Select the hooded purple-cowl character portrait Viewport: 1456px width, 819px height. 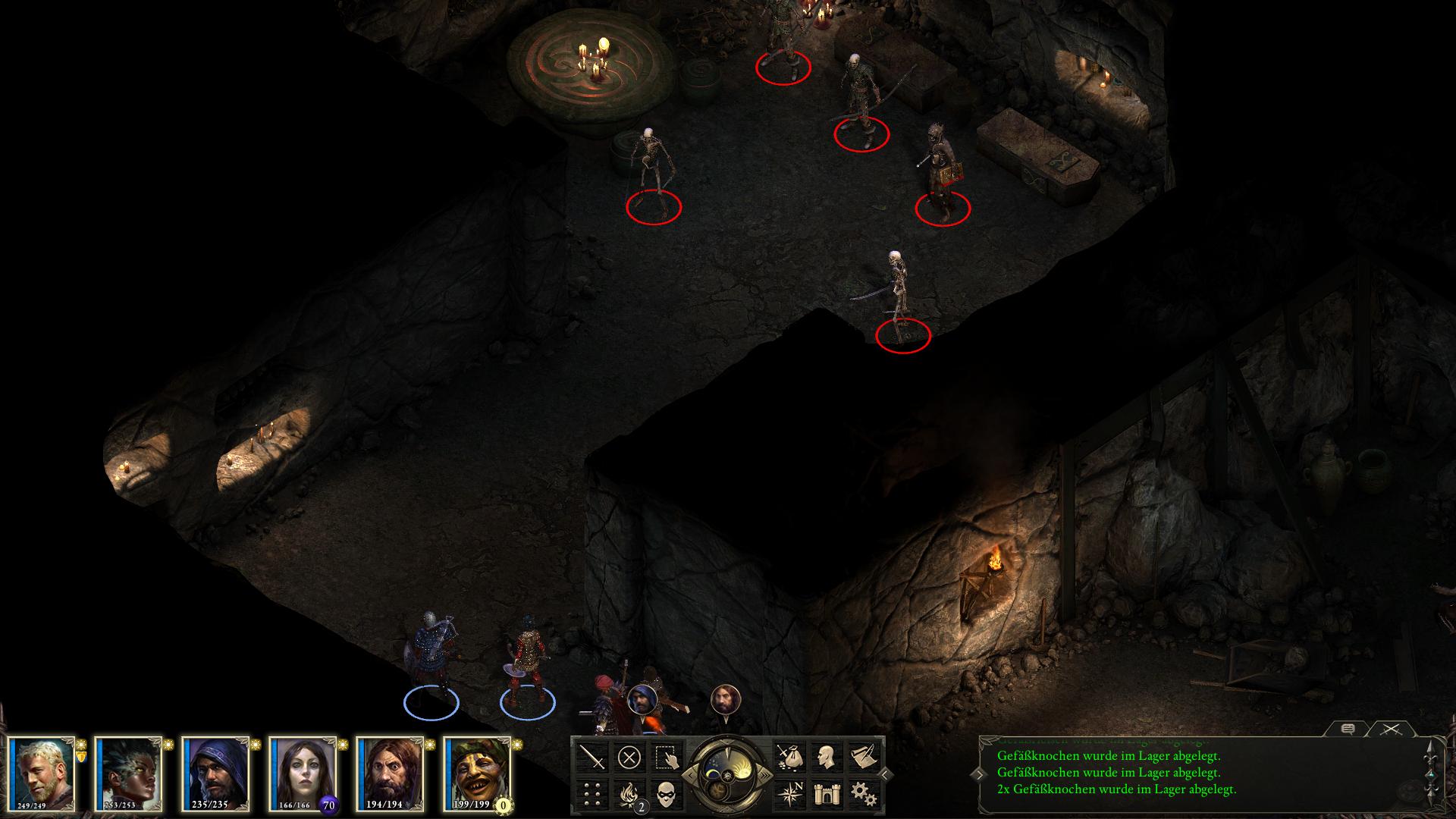[217, 773]
